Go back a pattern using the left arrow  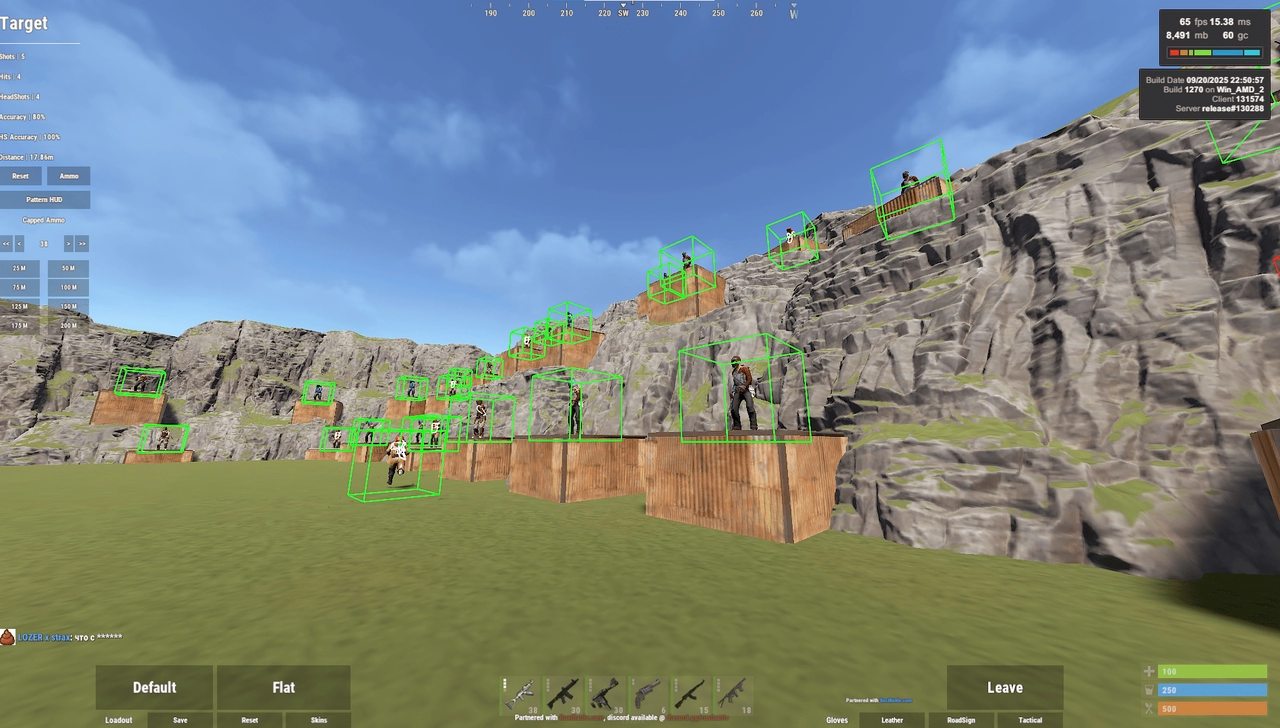point(19,243)
